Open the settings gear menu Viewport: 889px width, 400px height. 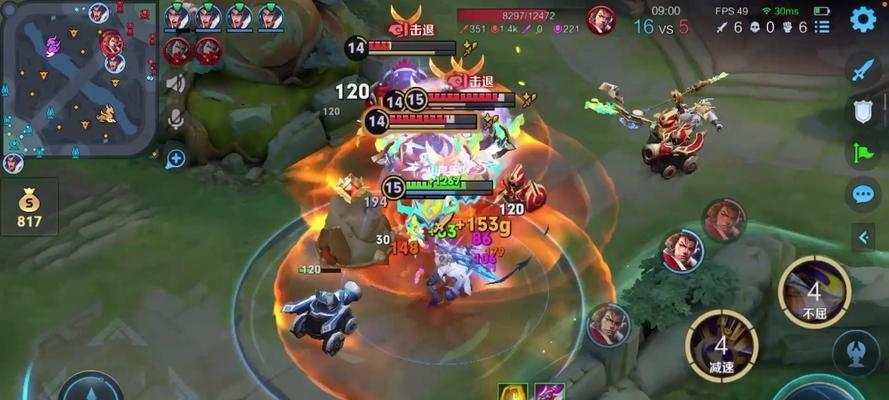click(x=863, y=19)
